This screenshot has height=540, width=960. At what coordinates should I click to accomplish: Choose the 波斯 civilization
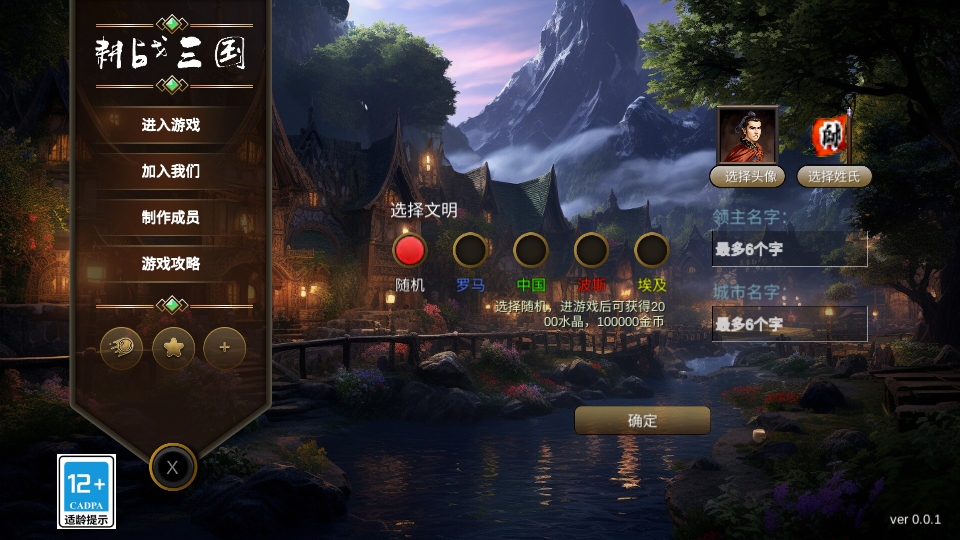[591, 250]
